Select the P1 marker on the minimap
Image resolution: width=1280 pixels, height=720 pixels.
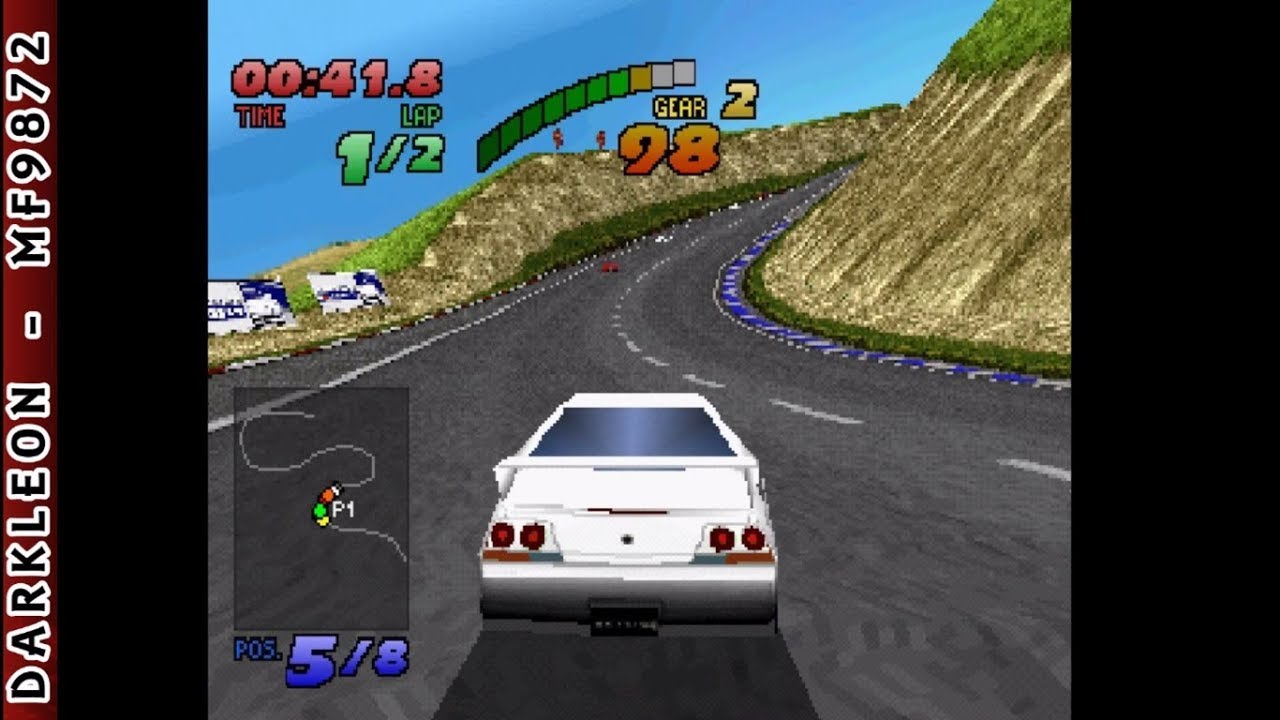343,508
